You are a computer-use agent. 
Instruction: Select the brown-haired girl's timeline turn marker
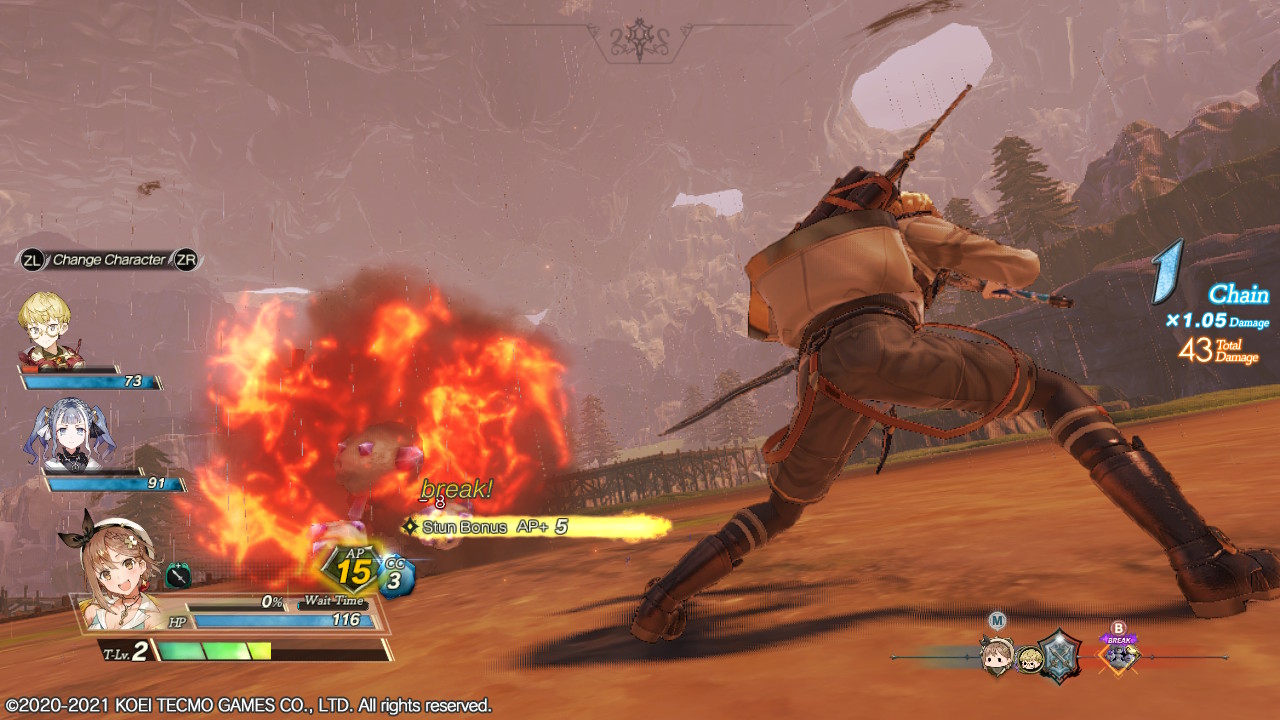(x=997, y=658)
